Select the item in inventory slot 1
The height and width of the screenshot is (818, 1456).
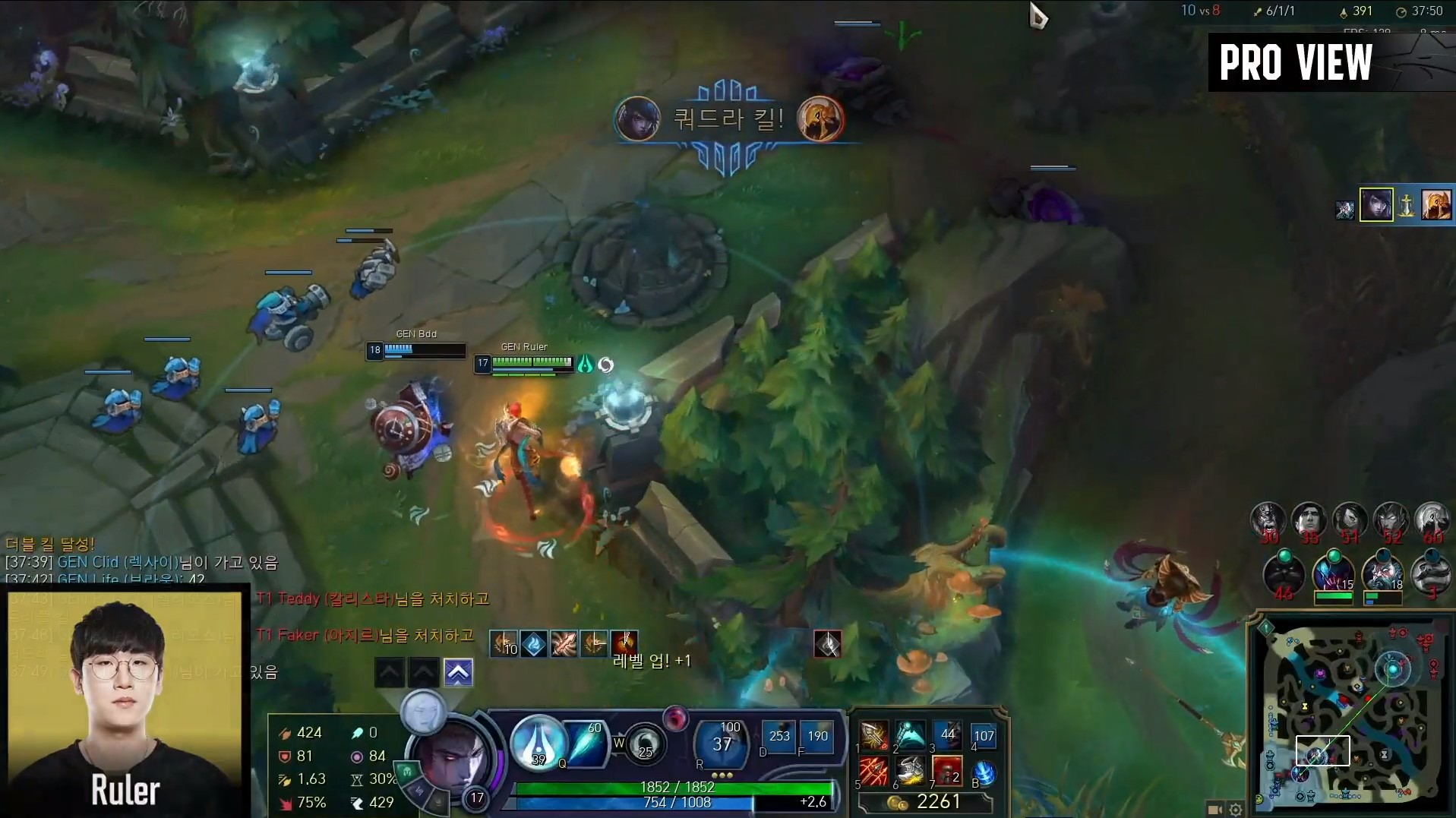pos(875,735)
